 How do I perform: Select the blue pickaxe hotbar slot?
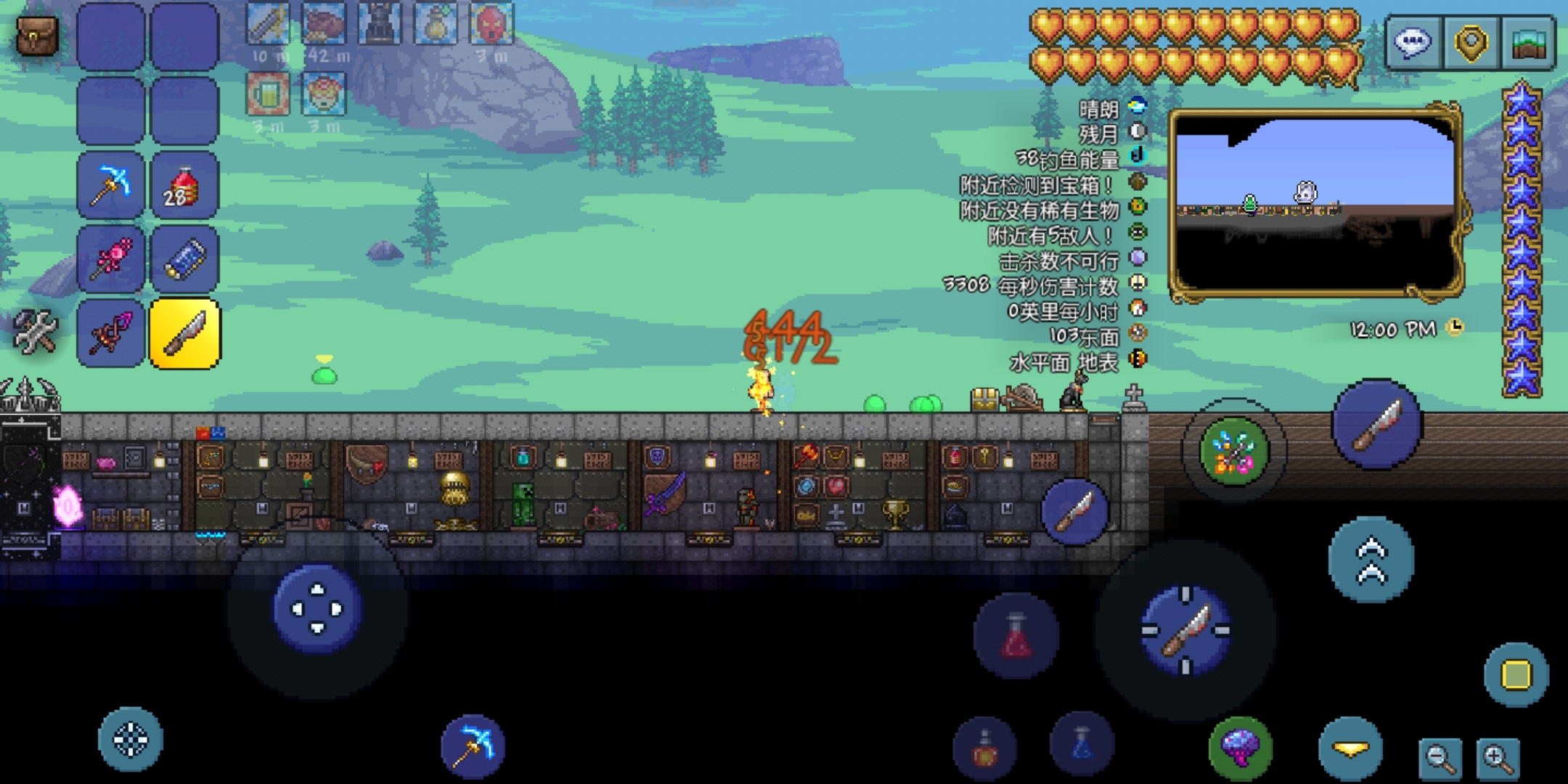click(x=110, y=186)
